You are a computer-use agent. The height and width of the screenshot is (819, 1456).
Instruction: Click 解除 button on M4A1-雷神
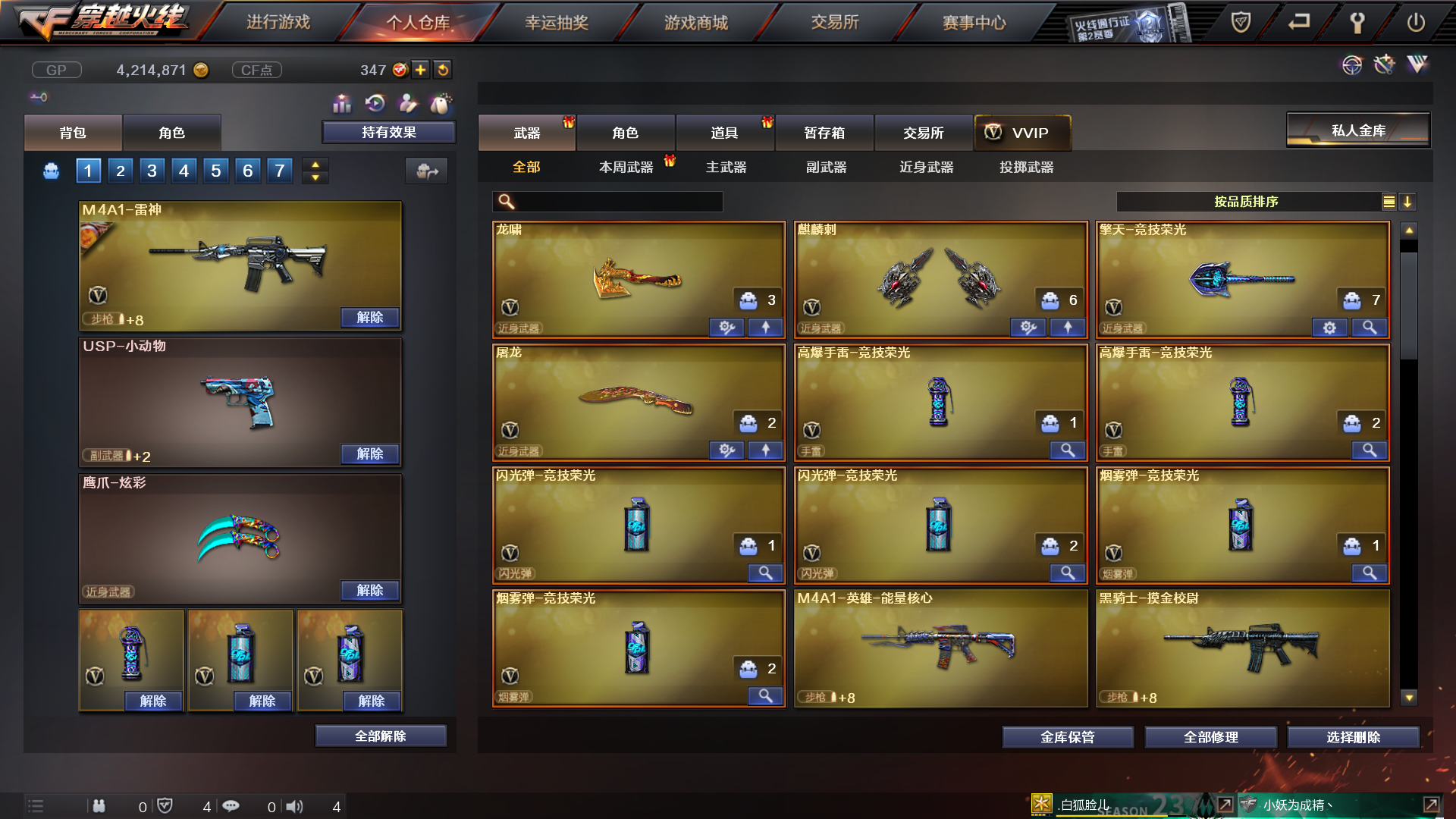coord(369,318)
